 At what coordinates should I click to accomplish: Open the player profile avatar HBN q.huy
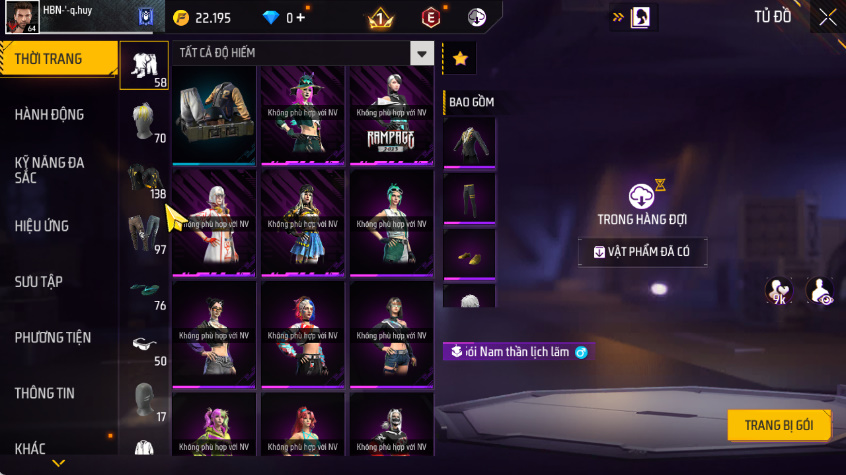(x=22, y=17)
